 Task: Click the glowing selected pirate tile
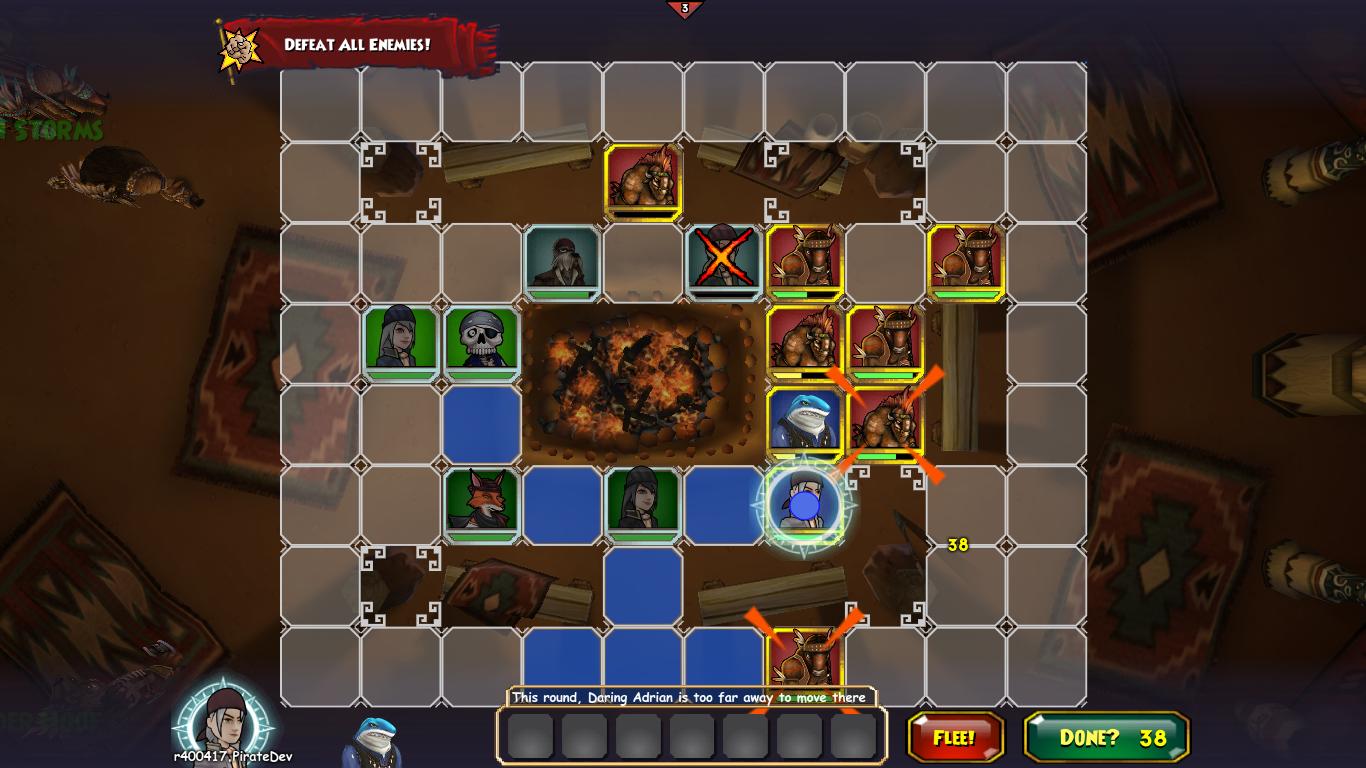tap(804, 505)
